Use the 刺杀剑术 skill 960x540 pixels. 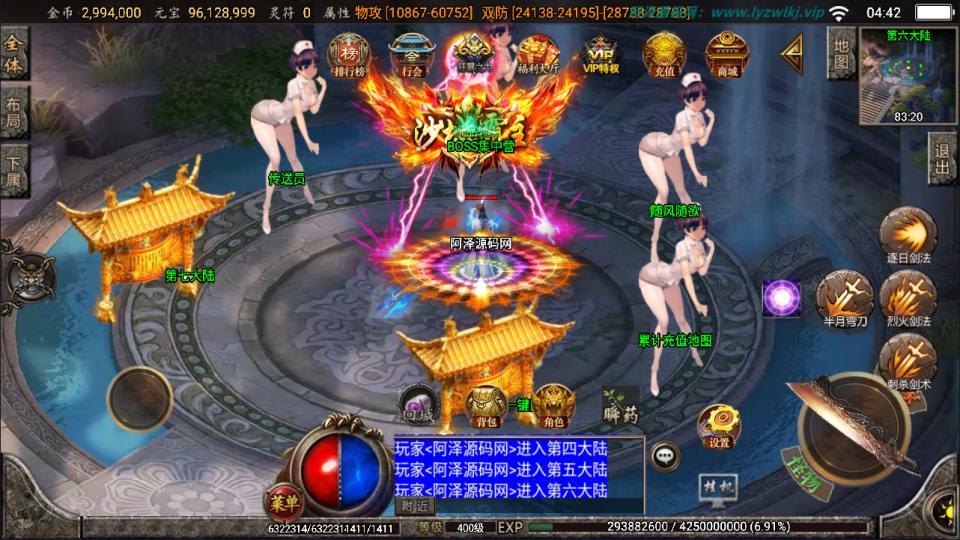[x=908, y=362]
